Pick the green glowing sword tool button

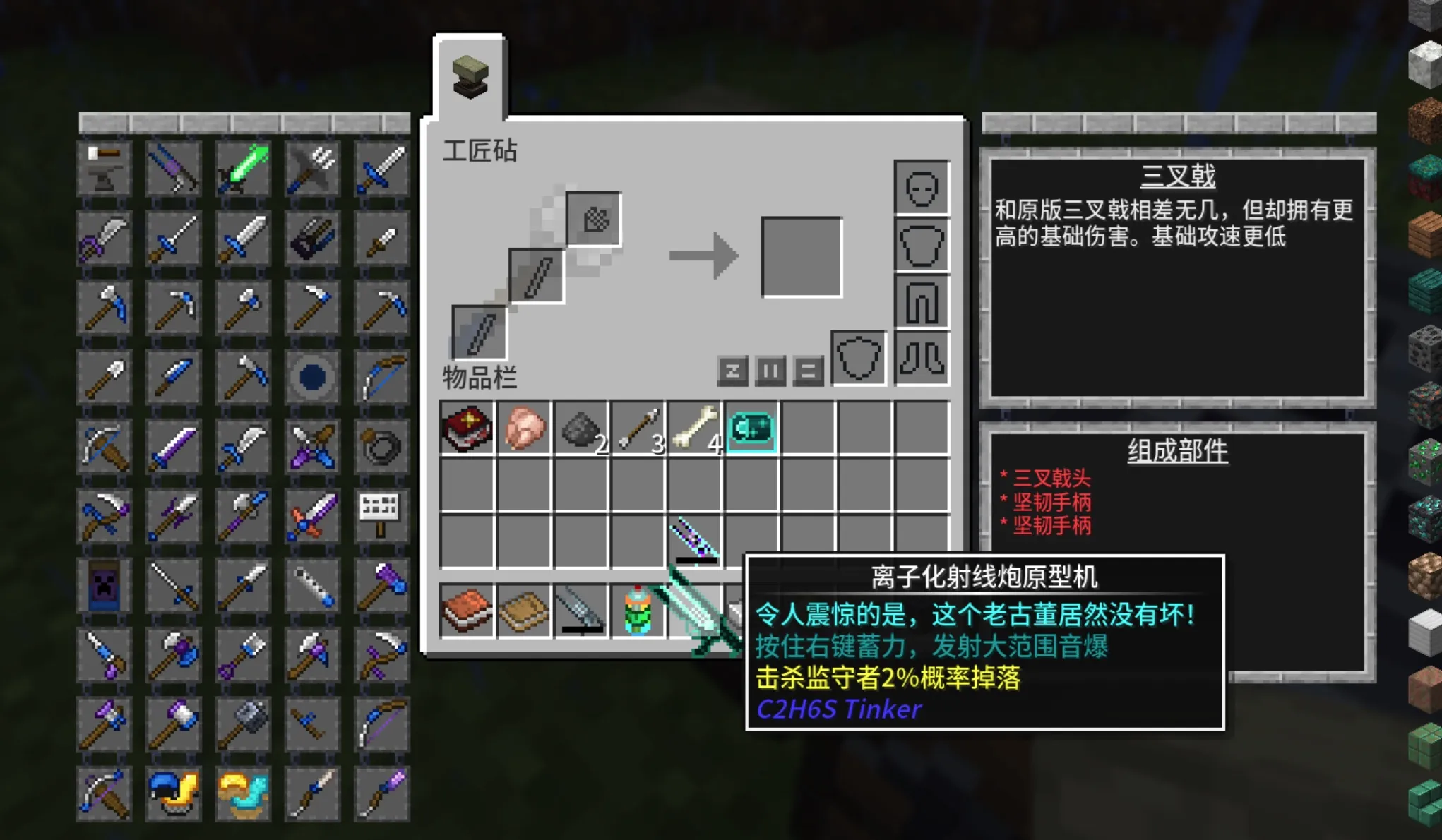(x=244, y=169)
